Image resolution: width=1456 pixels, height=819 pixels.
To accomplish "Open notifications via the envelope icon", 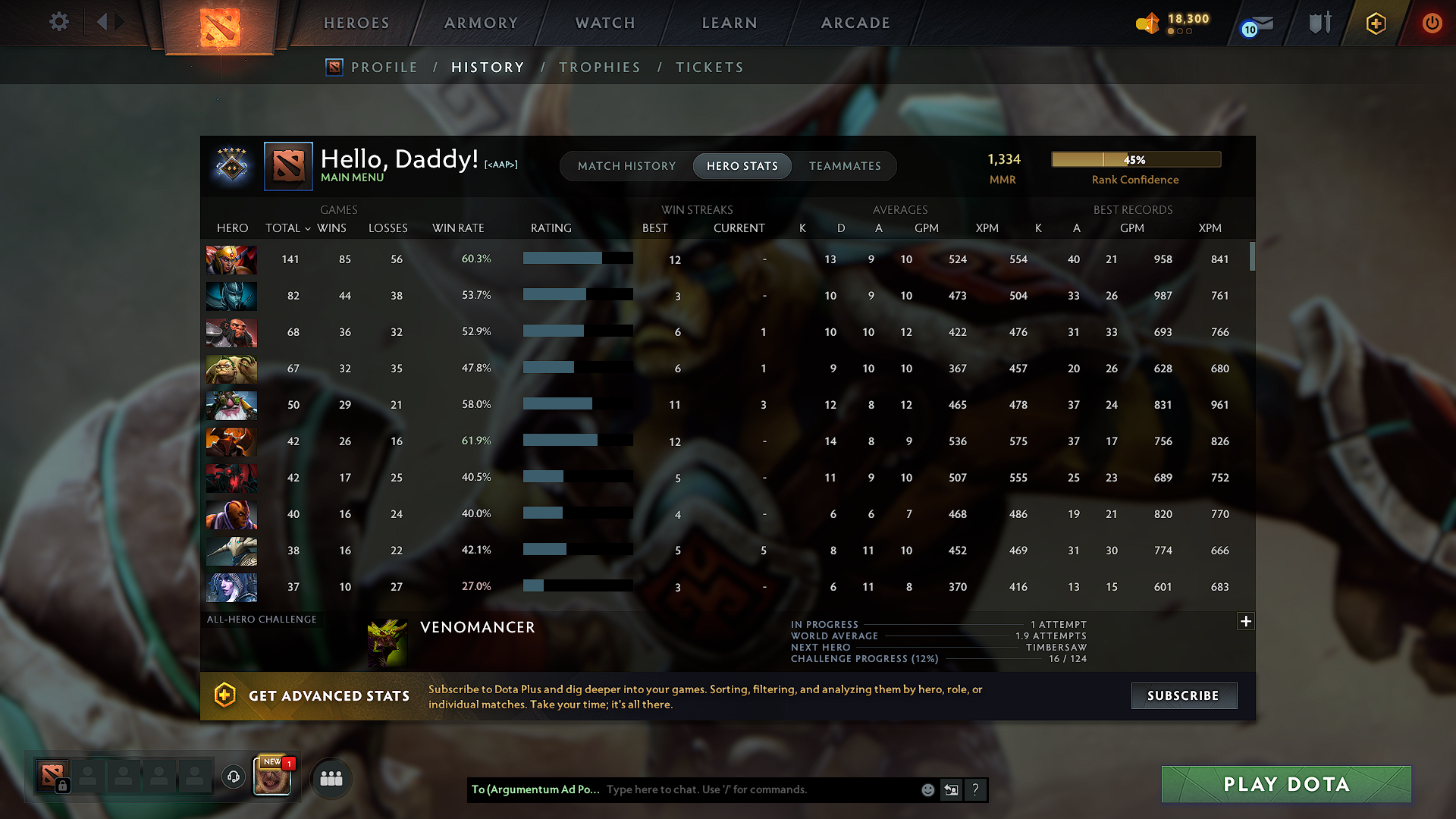I will coord(1257,24).
